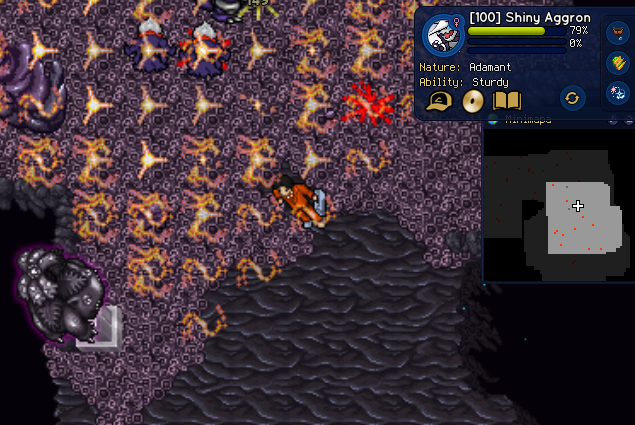This screenshot has width=635, height=425.
Task: Click the Shiny Aggron portrait
Action: pos(442,35)
